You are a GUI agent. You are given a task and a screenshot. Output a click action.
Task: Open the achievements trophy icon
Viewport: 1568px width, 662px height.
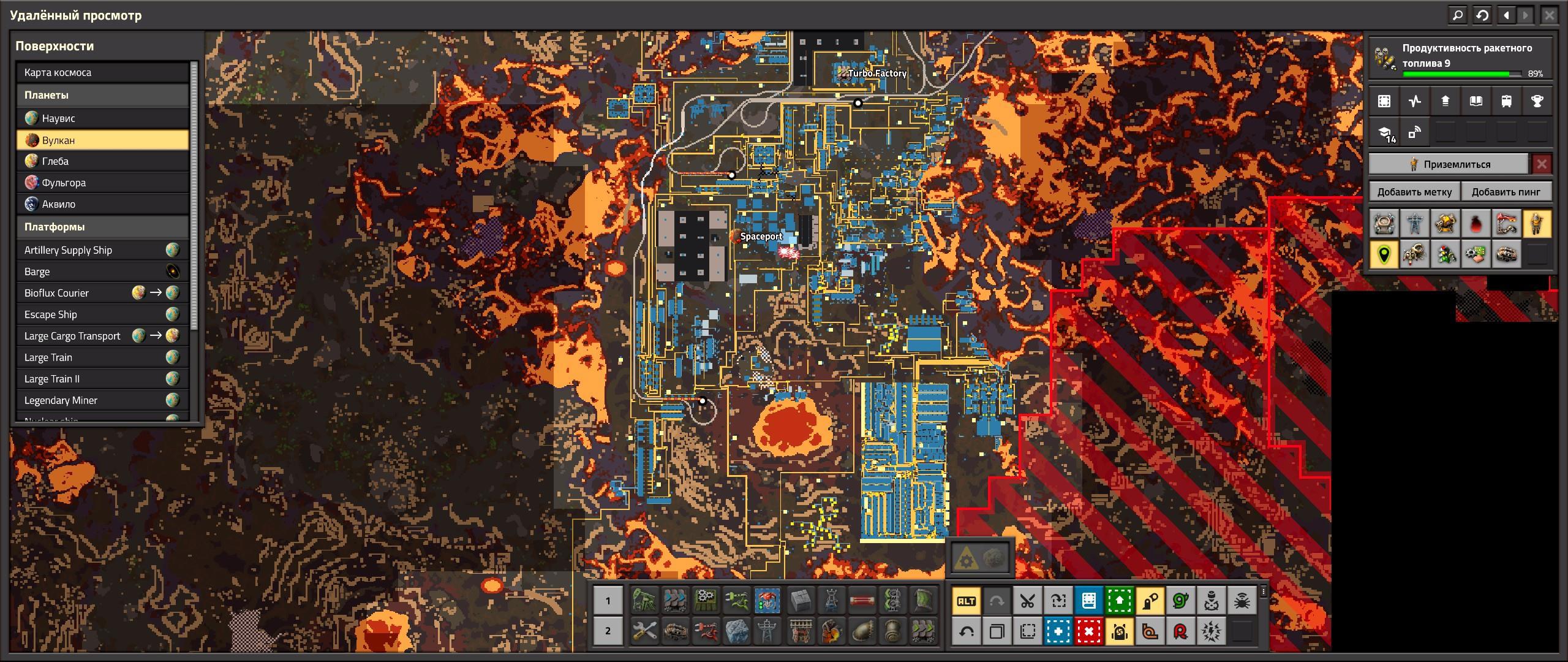click(x=1537, y=102)
